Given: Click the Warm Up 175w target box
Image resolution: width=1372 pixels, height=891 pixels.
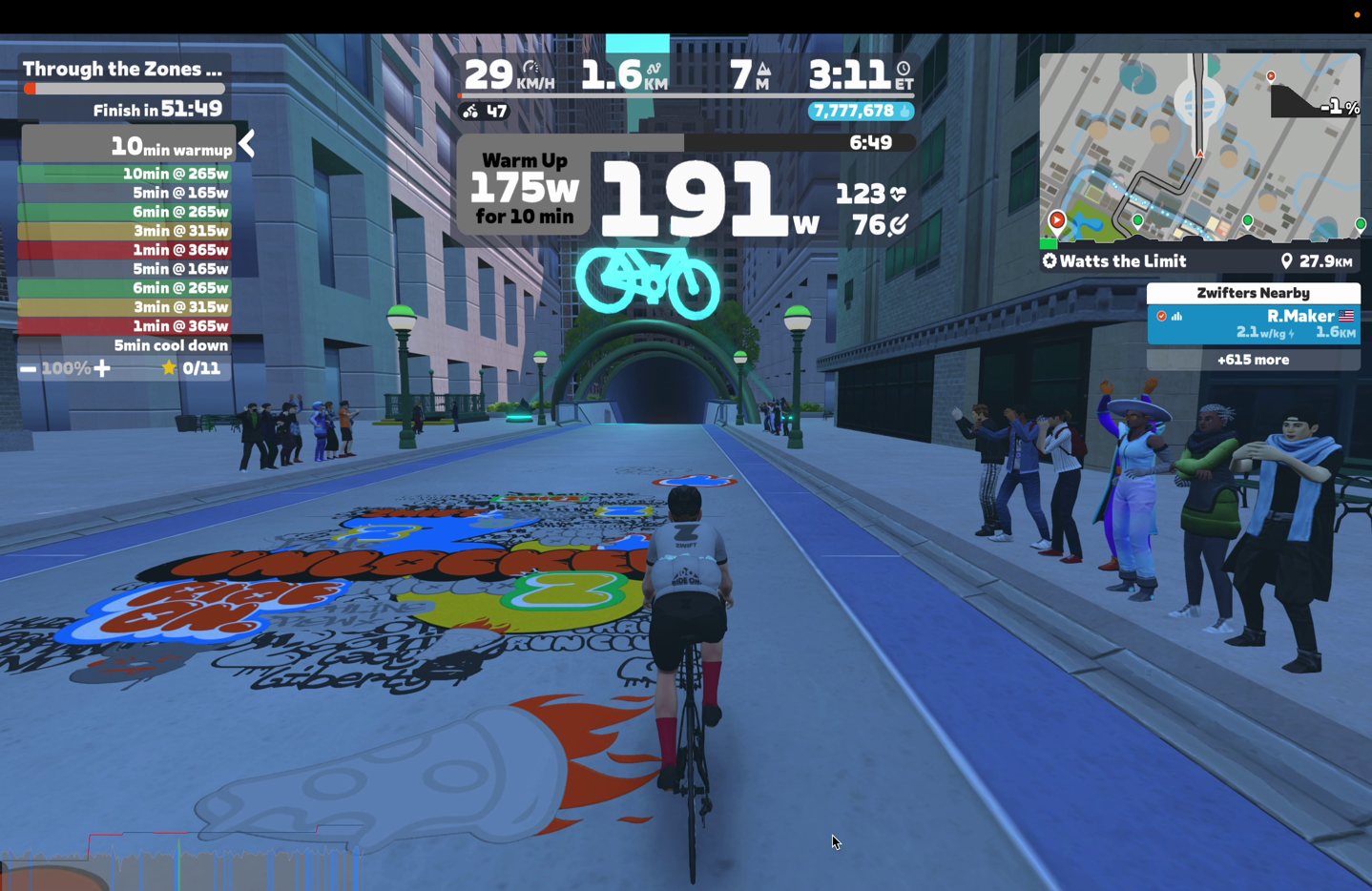Looking at the screenshot, I should (x=524, y=189).
